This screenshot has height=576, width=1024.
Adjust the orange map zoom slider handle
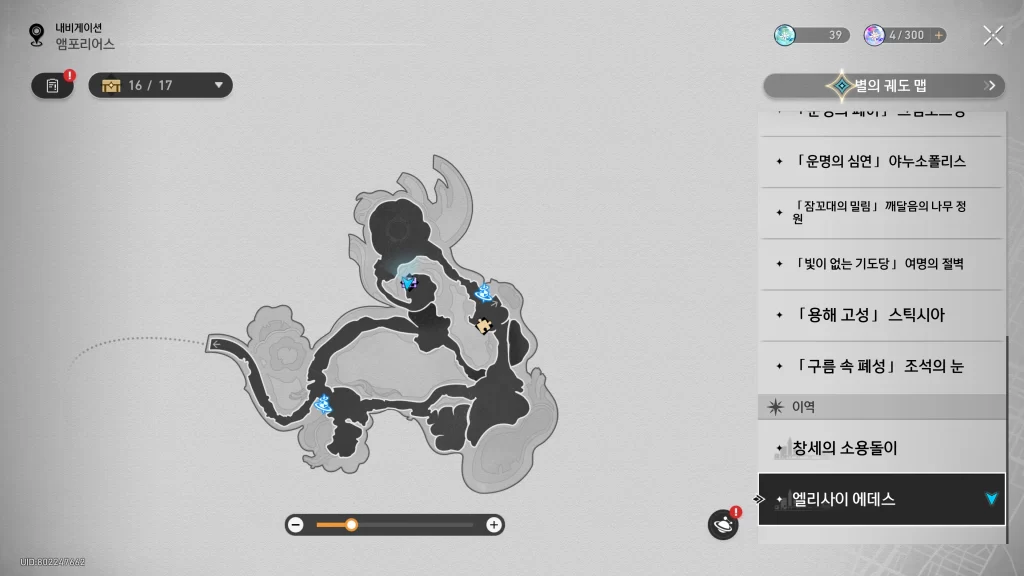351,524
